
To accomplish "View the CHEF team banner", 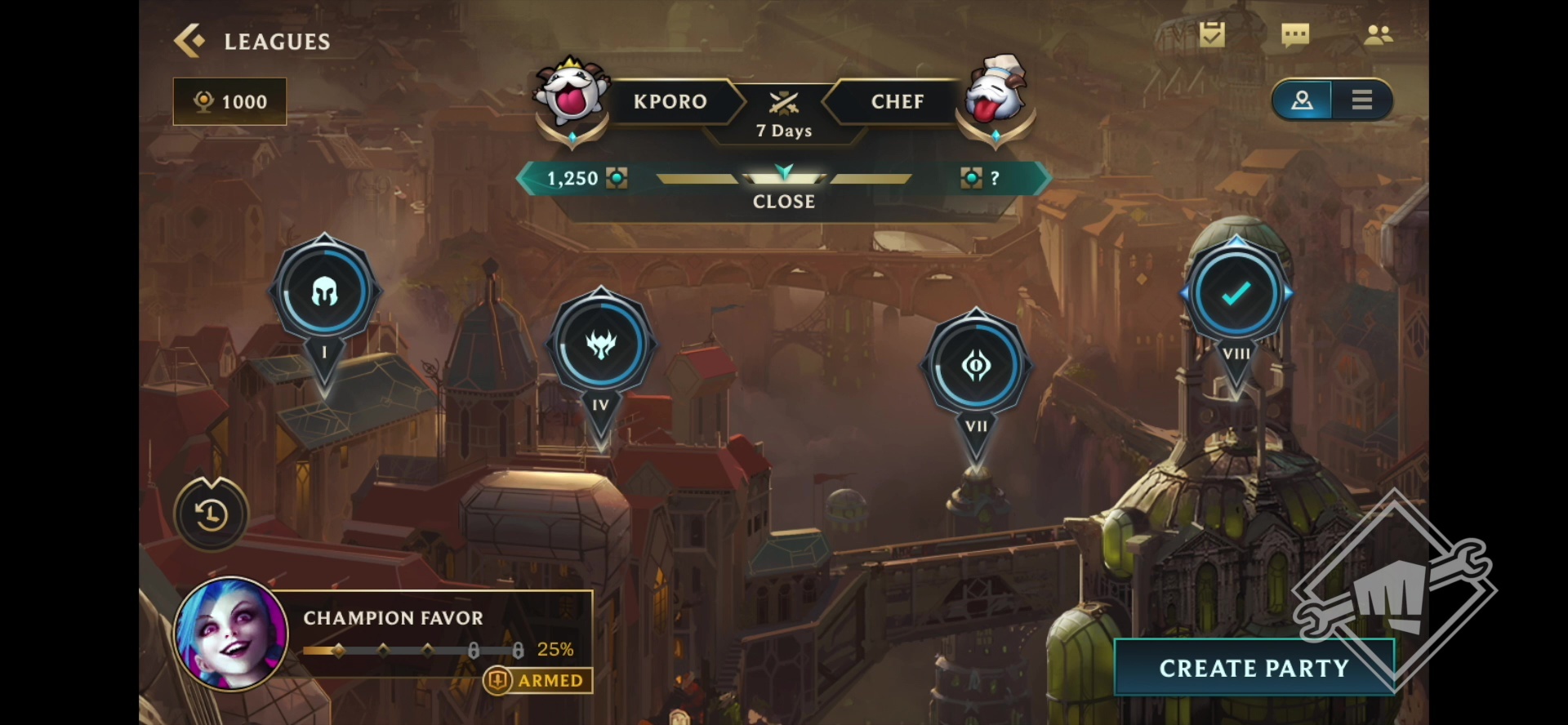I will pyautogui.click(x=897, y=101).
